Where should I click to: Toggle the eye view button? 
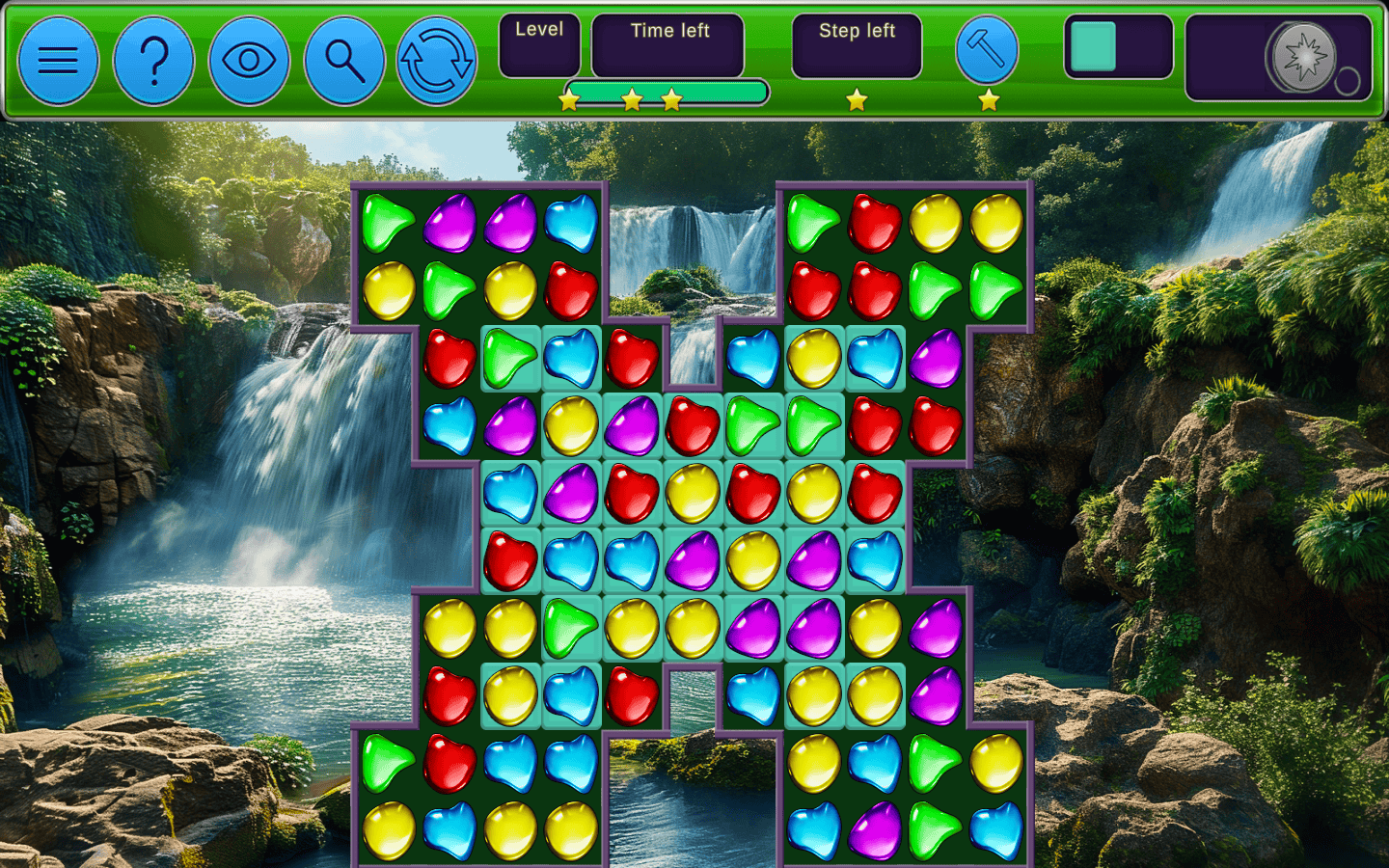point(249,61)
